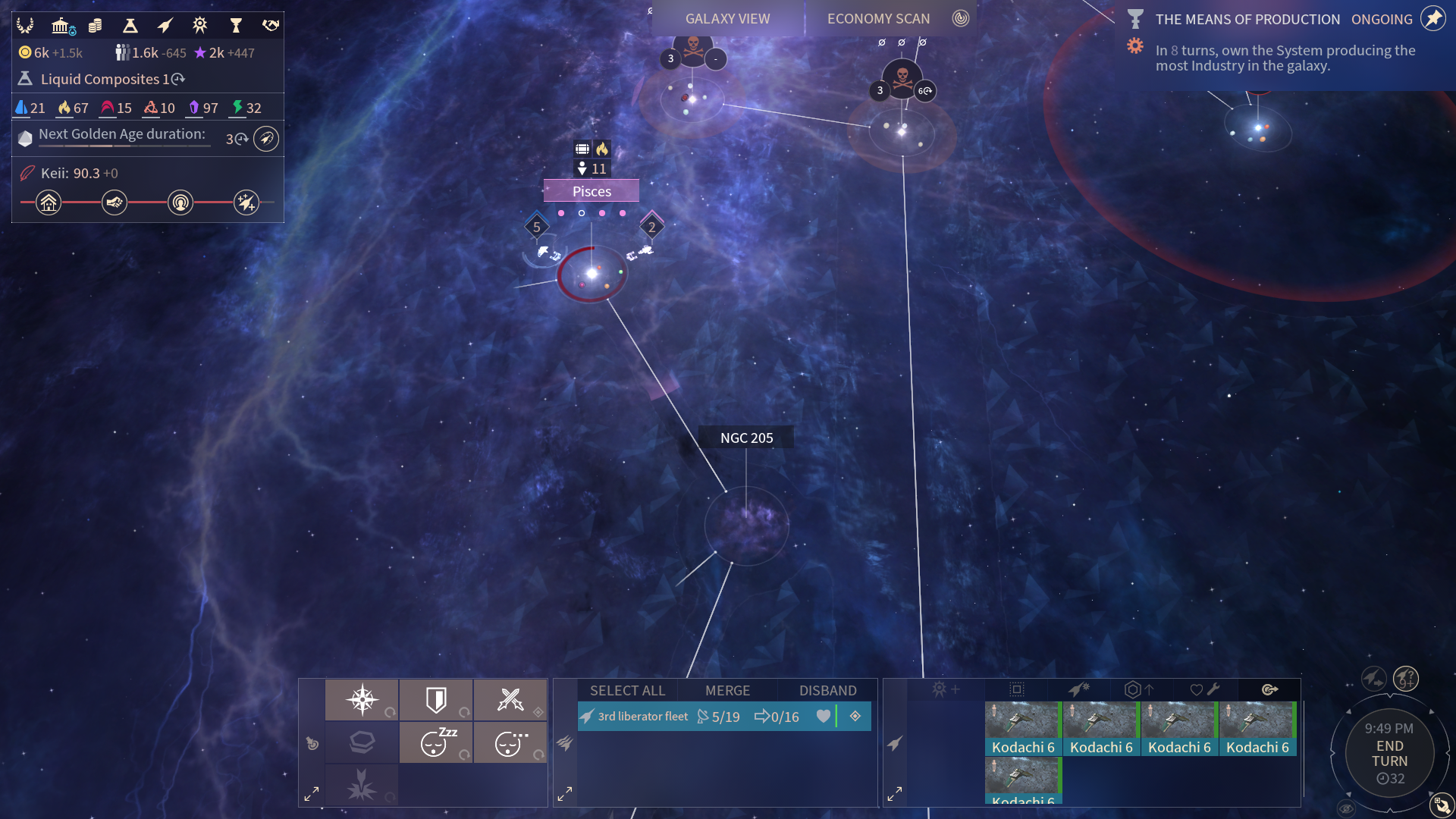The height and width of the screenshot is (819, 1456).
Task: Open the Liquid Composites research entry
Action: [x=102, y=79]
